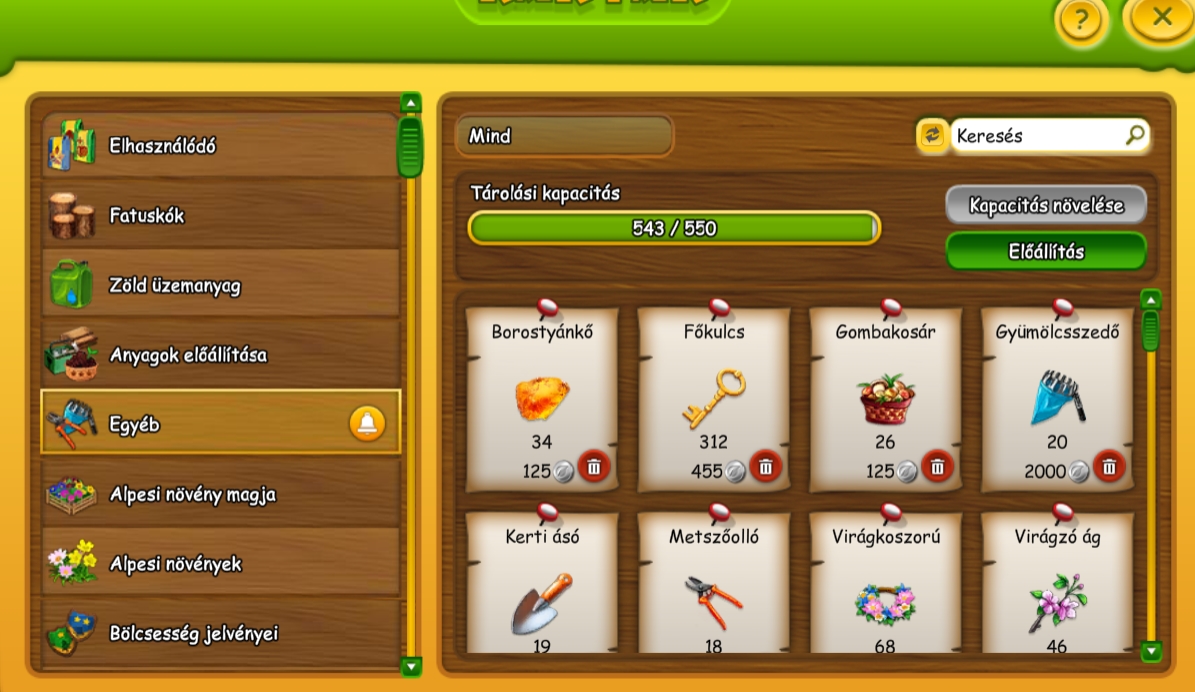Click the Keresés search field
Viewport: 1195px width, 692px height.
[1038, 135]
